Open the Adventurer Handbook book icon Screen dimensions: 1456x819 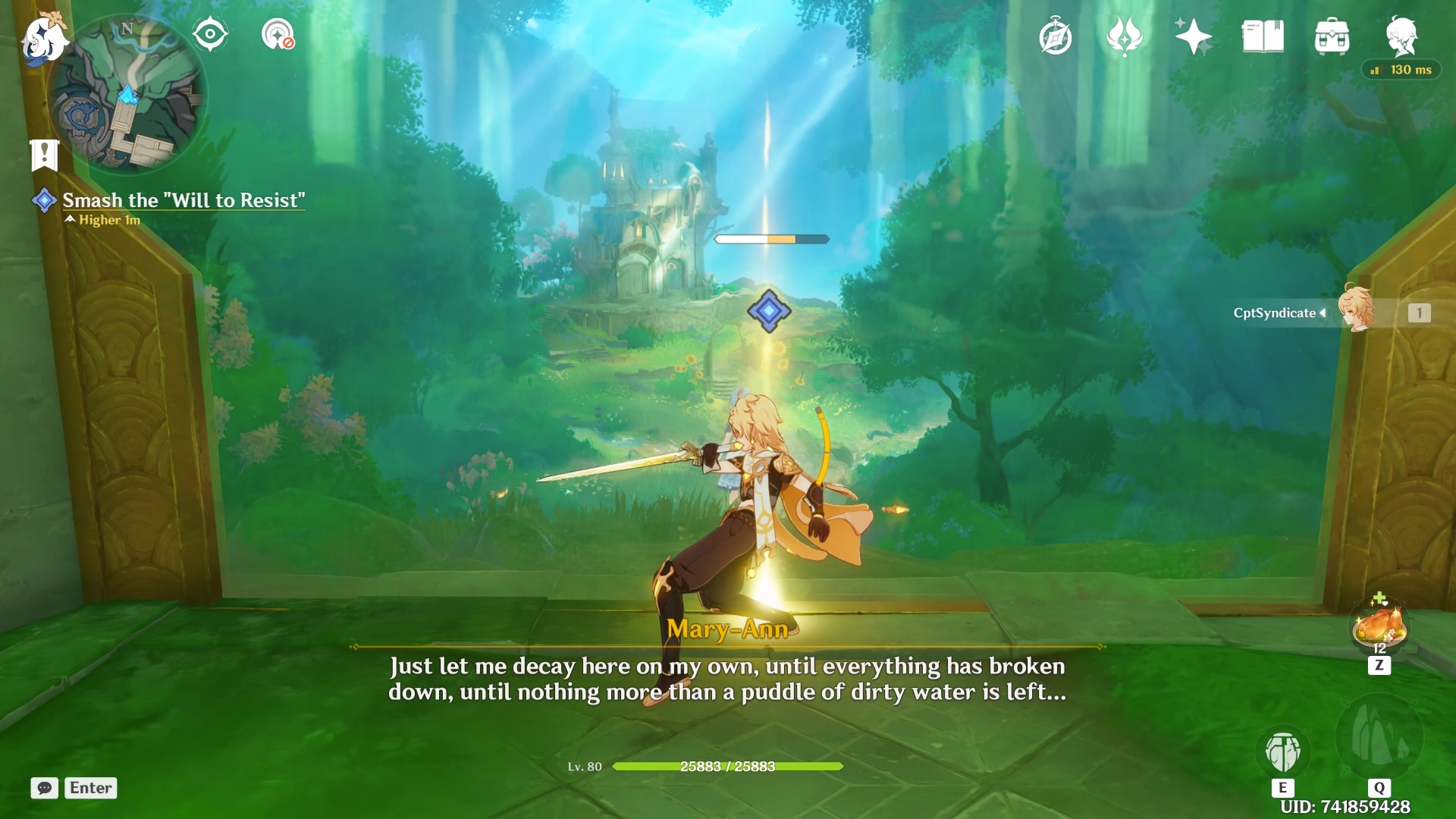(x=1263, y=36)
